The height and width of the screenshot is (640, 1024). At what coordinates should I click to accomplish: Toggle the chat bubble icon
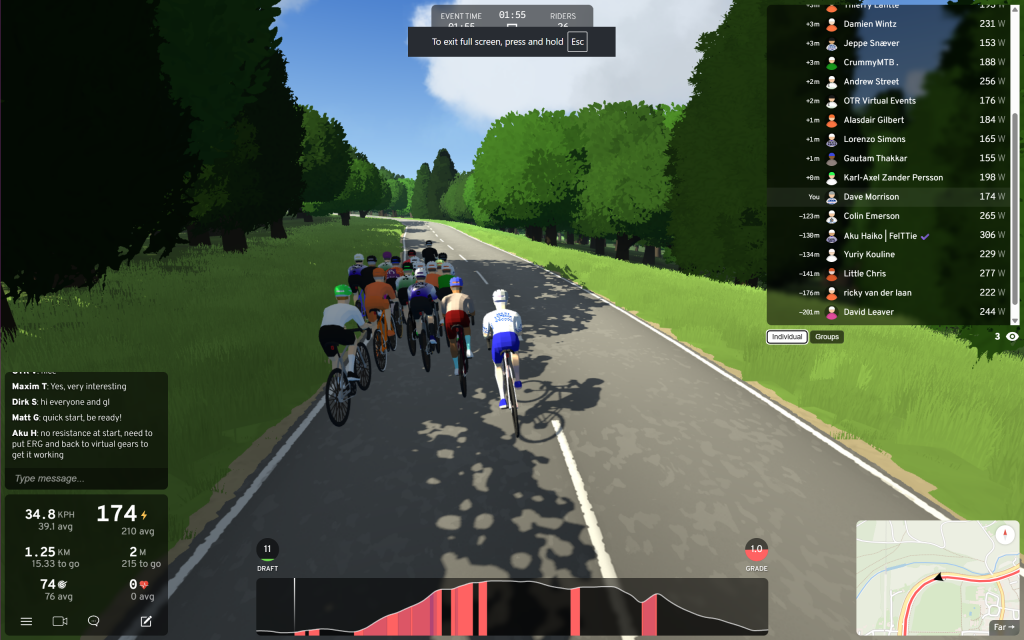pos(93,621)
